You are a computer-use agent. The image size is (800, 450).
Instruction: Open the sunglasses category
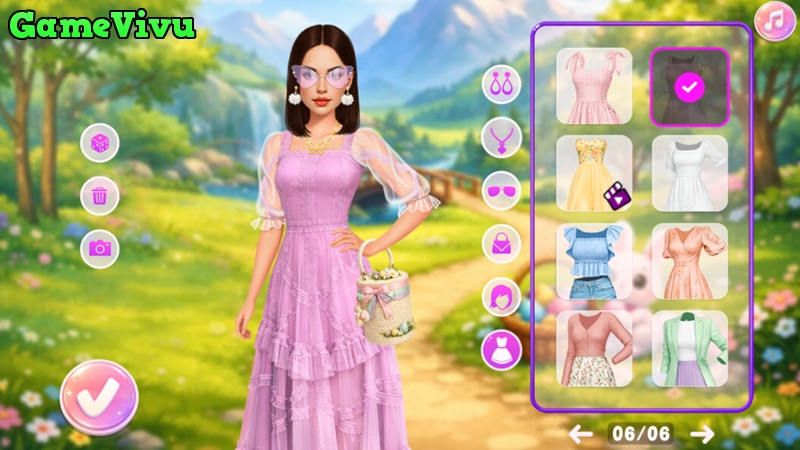click(x=502, y=190)
